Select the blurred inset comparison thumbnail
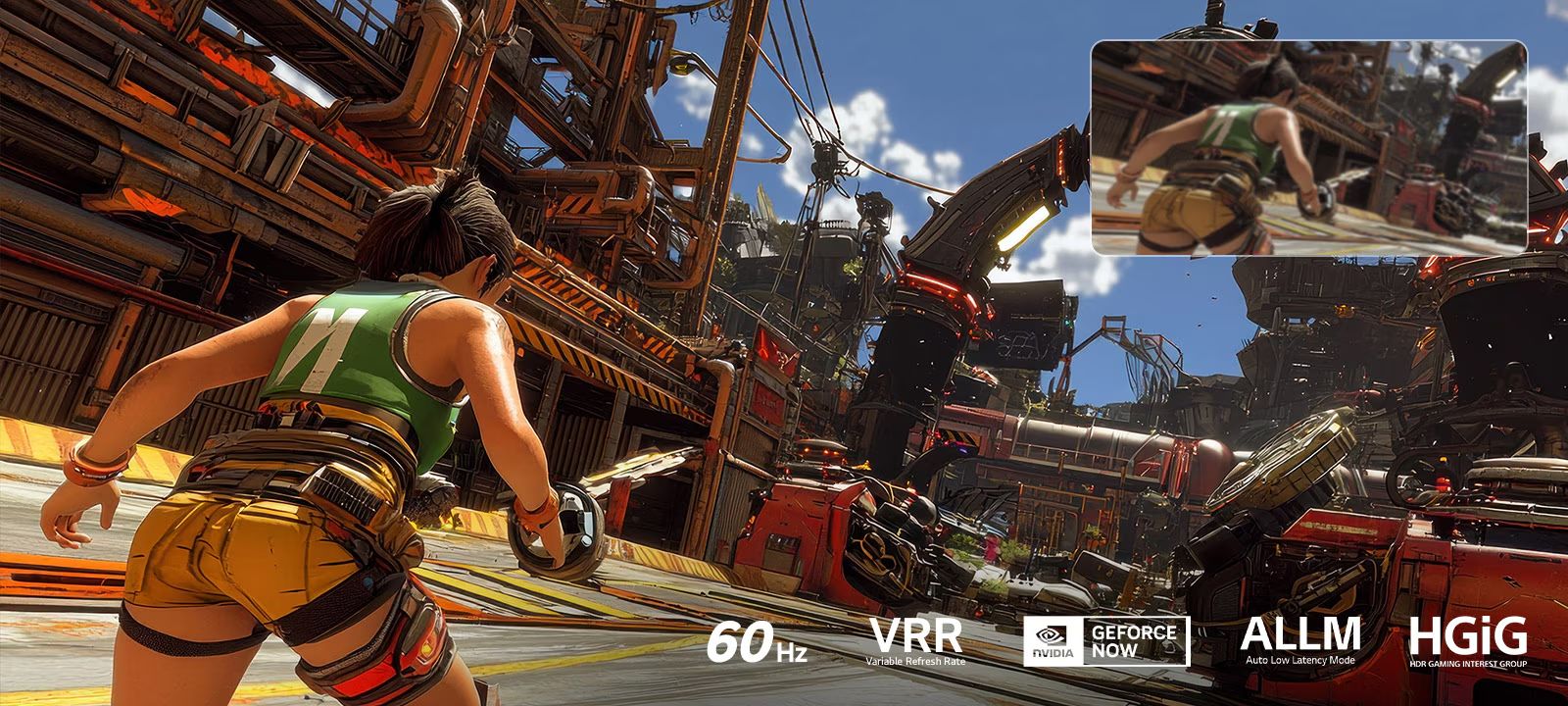Image resolution: width=1568 pixels, height=706 pixels. coord(1308,147)
